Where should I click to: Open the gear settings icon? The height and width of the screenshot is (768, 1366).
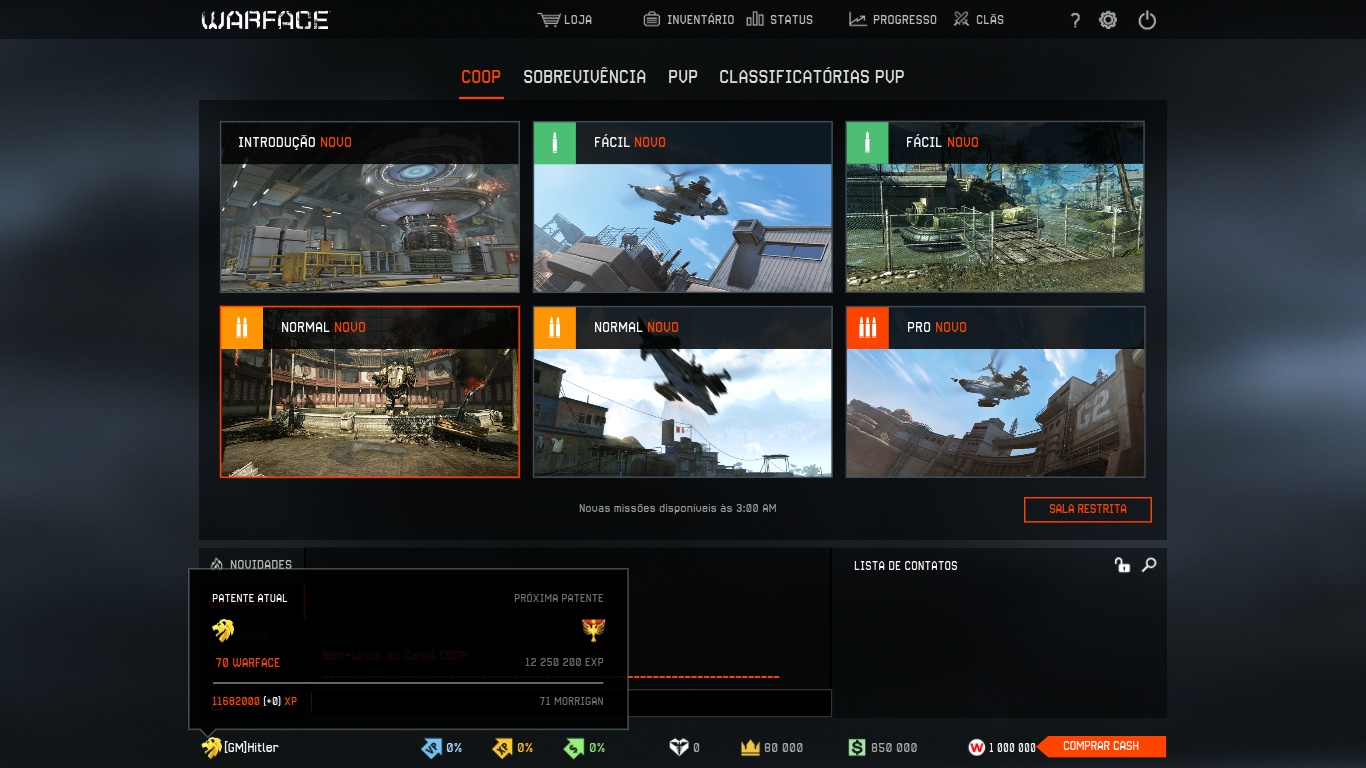point(1108,20)
